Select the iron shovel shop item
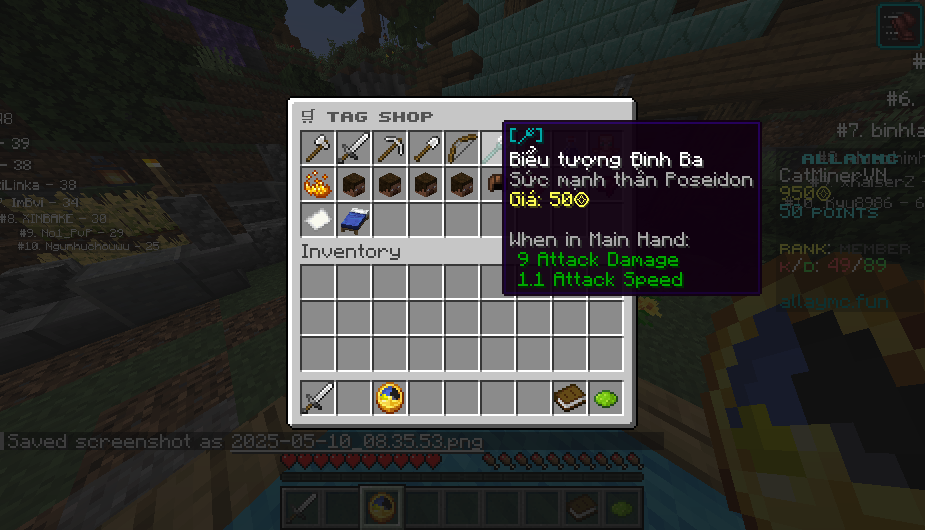The image size is (925, 530). coord(425,149)
